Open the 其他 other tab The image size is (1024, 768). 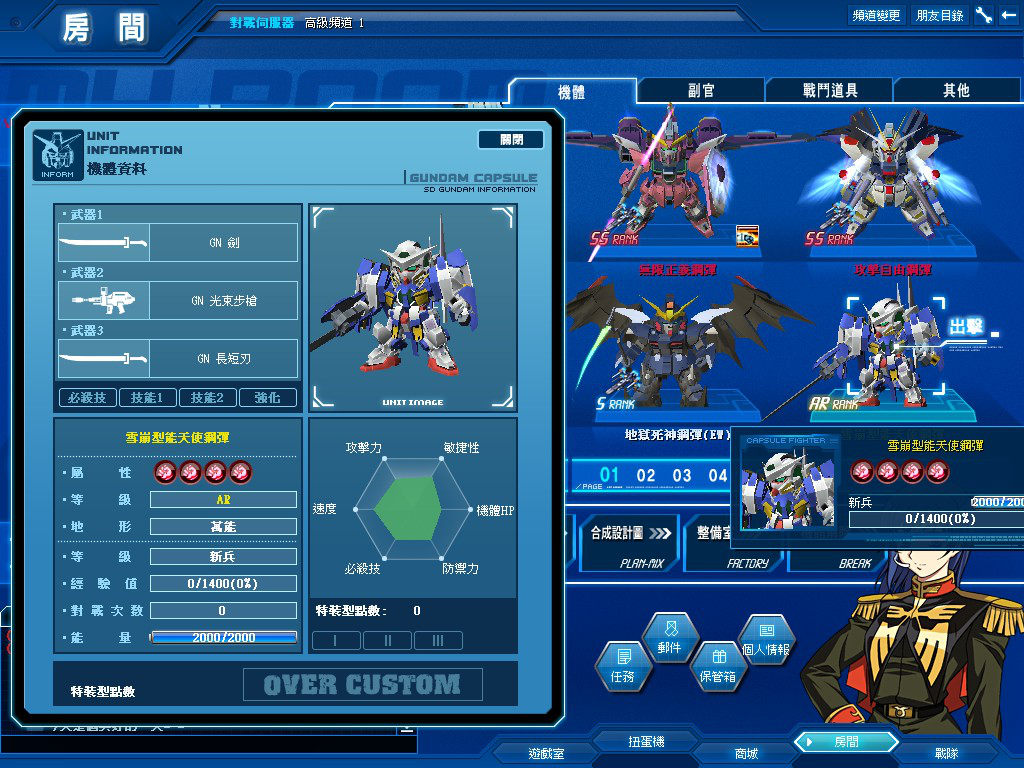tap(956, 91)
